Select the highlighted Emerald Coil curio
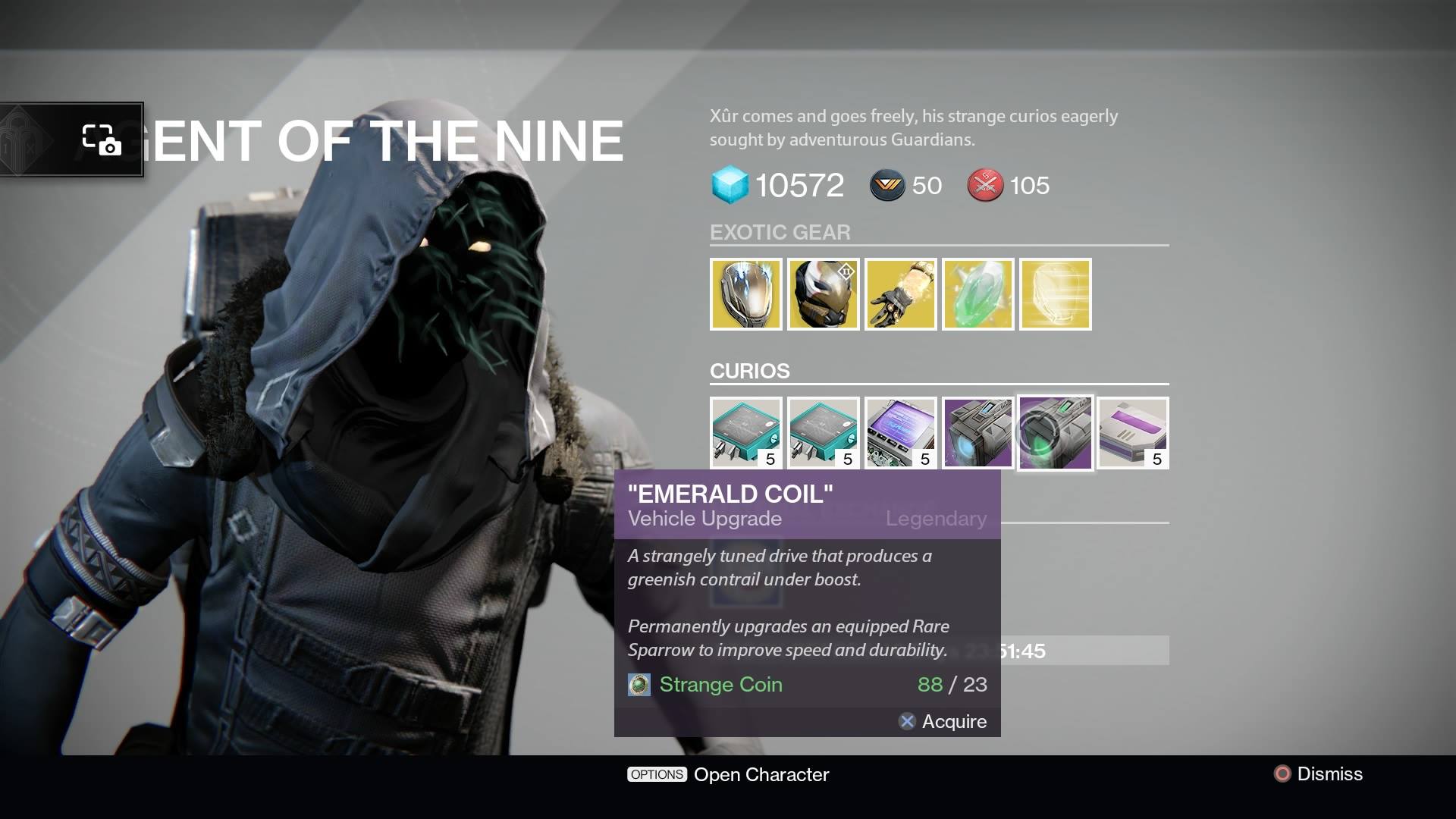The width and height of the screenshot is (1456, 819). pyautogui.click(x=1056, y=432)
